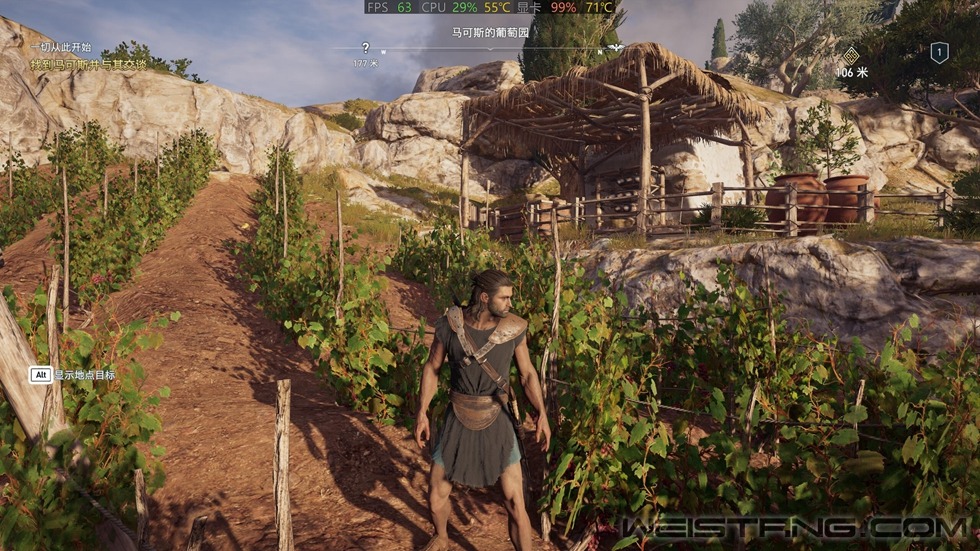This screenshot has height=551, width=980.
Task: Select the diamond quest waypoint marker
Action: pyautogui.click(x=851, y=55)
